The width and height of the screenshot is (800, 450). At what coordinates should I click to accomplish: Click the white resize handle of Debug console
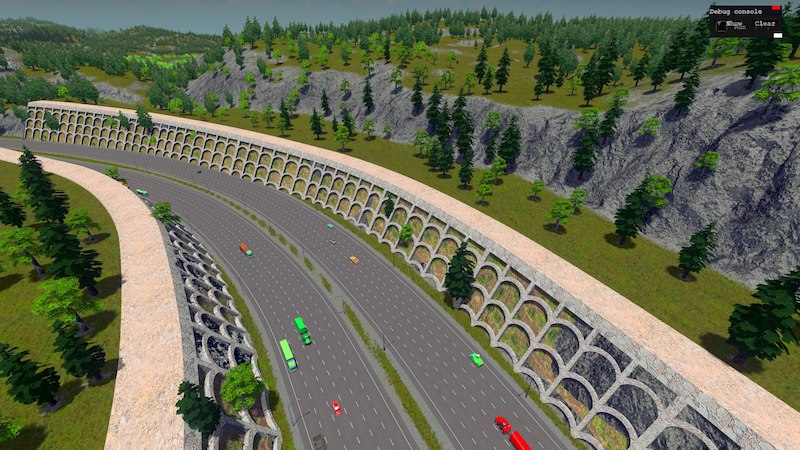777,34
